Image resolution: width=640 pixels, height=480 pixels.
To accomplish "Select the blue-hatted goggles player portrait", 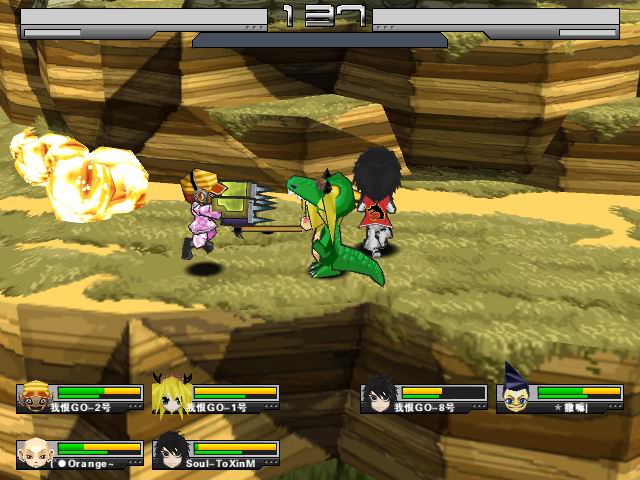I will tap(515, 395).
